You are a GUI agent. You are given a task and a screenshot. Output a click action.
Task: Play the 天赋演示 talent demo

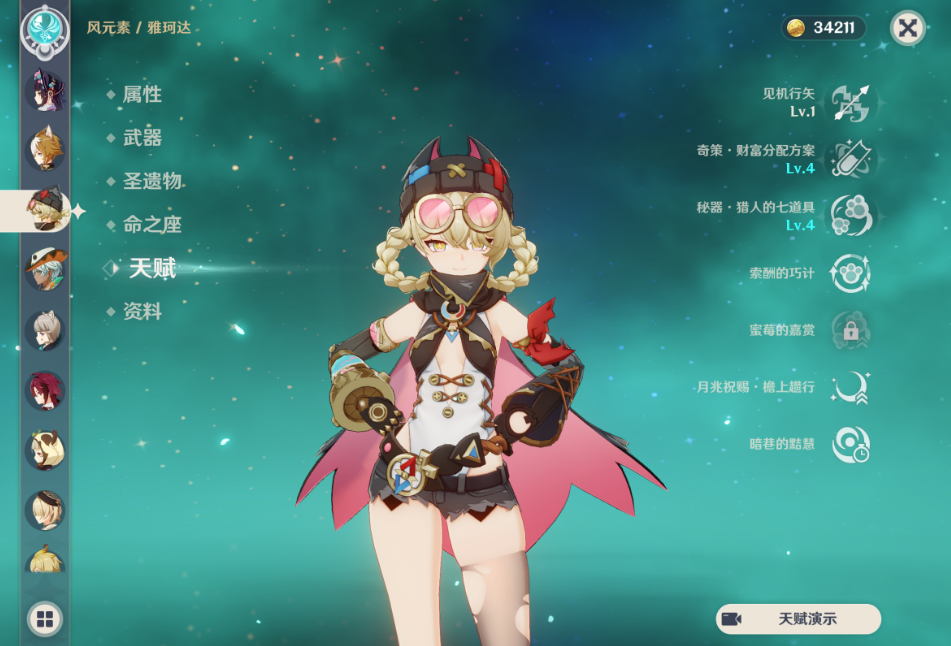[798, 619]
